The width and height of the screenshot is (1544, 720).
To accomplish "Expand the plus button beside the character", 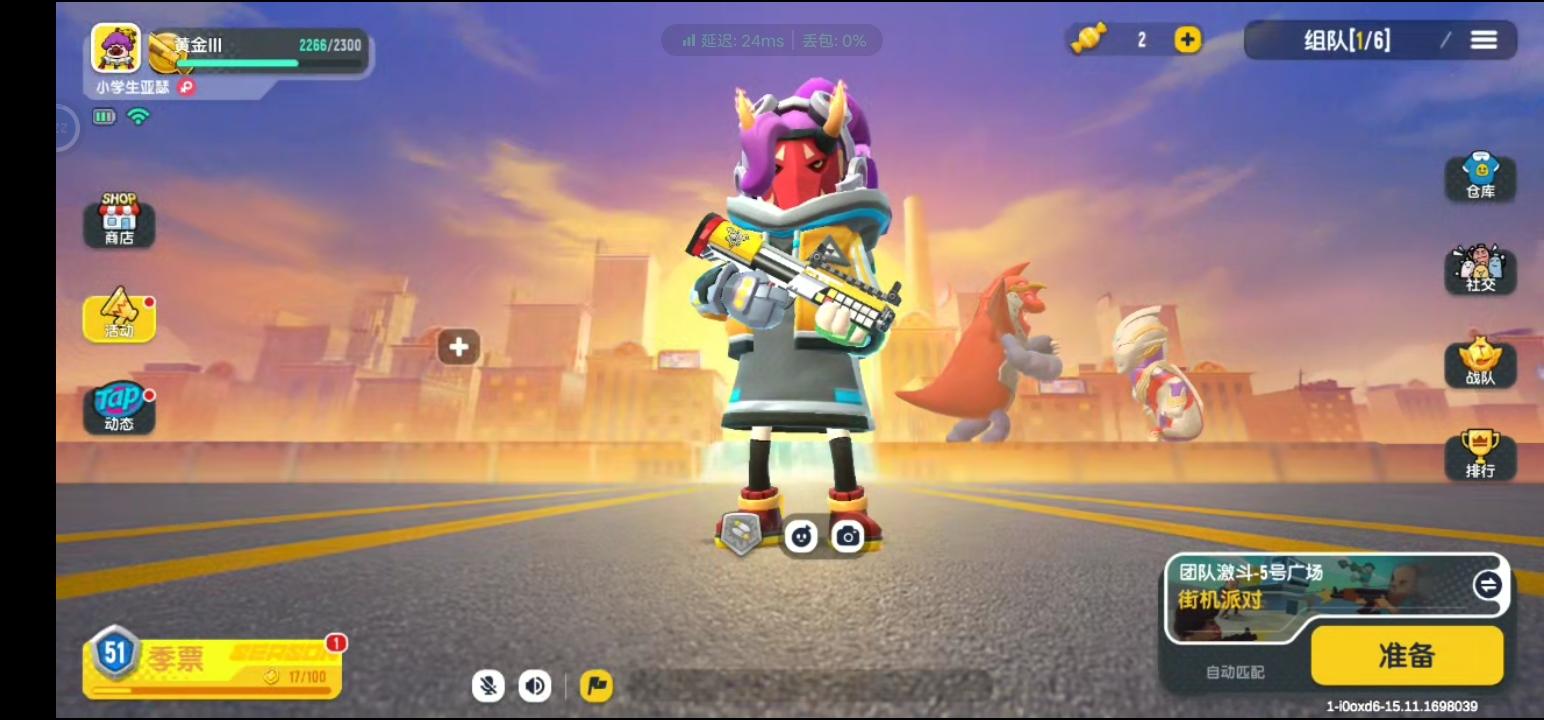I will pos(459,346).
